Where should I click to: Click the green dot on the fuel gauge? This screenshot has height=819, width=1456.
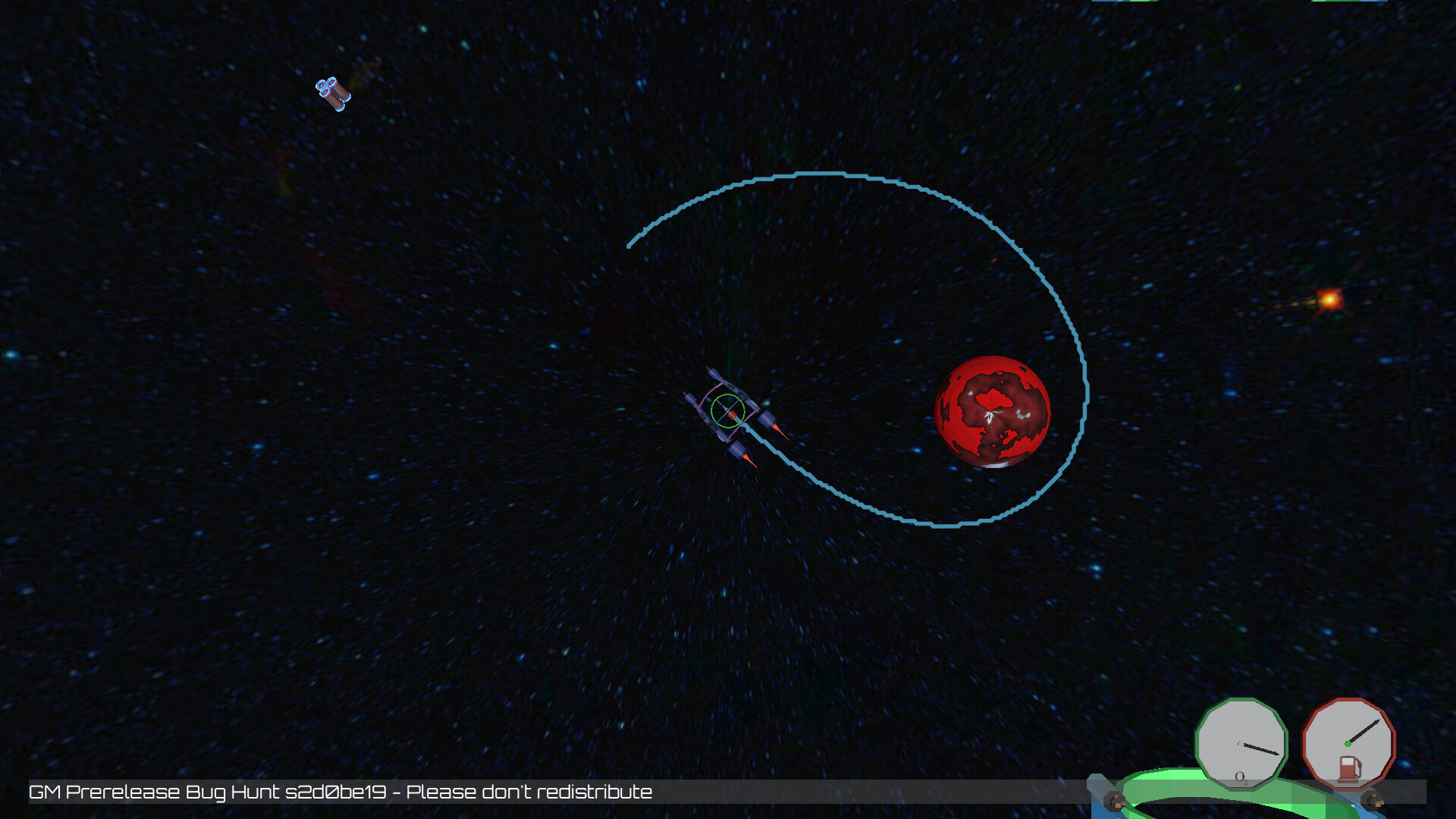[1348, 745]
